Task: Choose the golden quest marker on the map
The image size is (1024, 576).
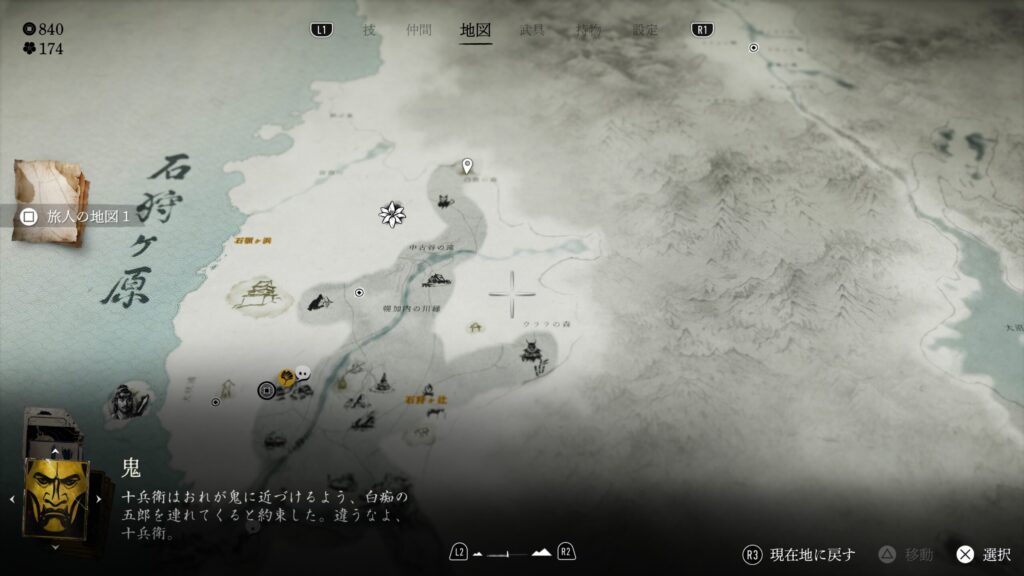Action: coord(286,377)
